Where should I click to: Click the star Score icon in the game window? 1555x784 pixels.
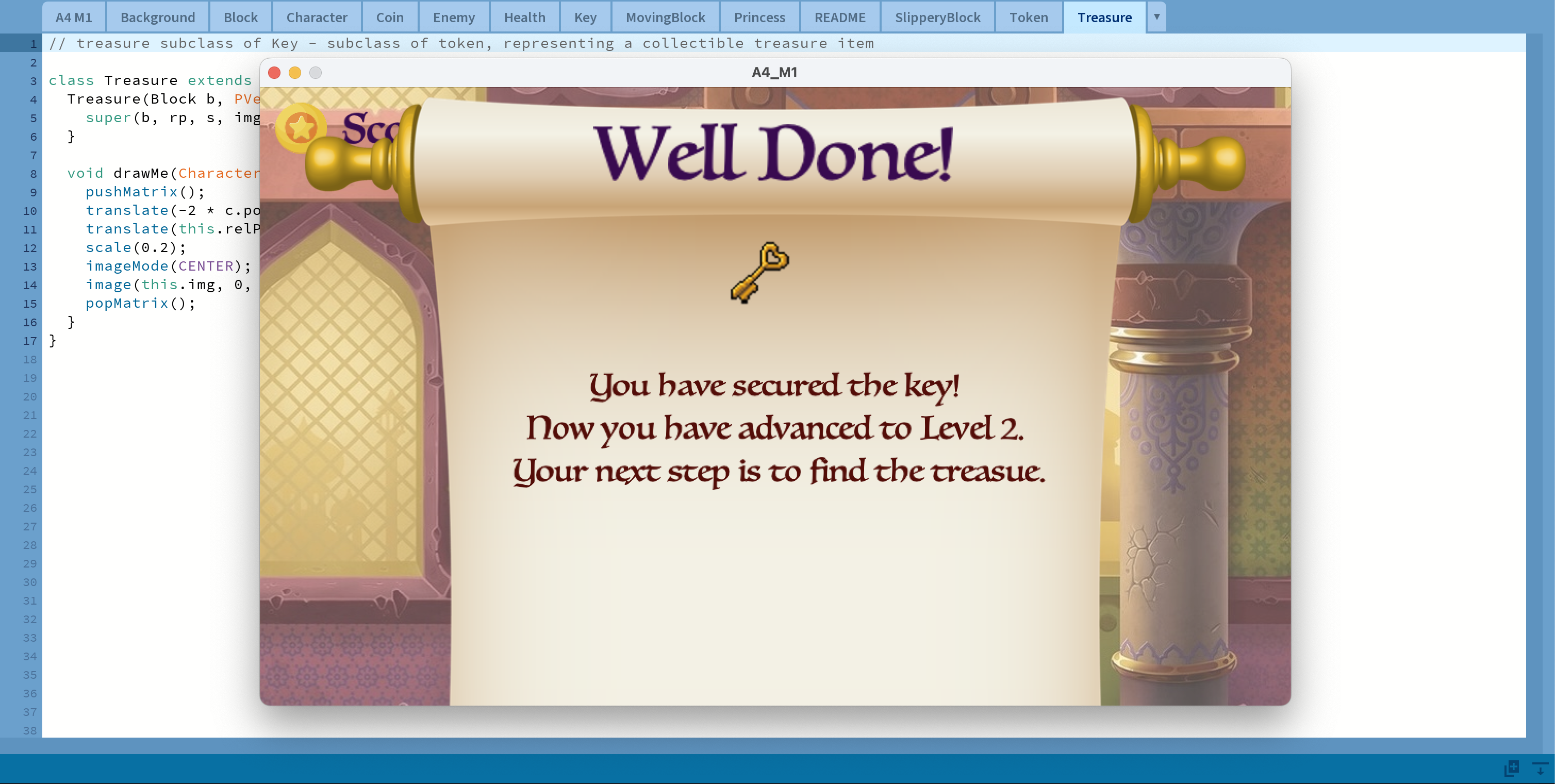pos(301,127)
